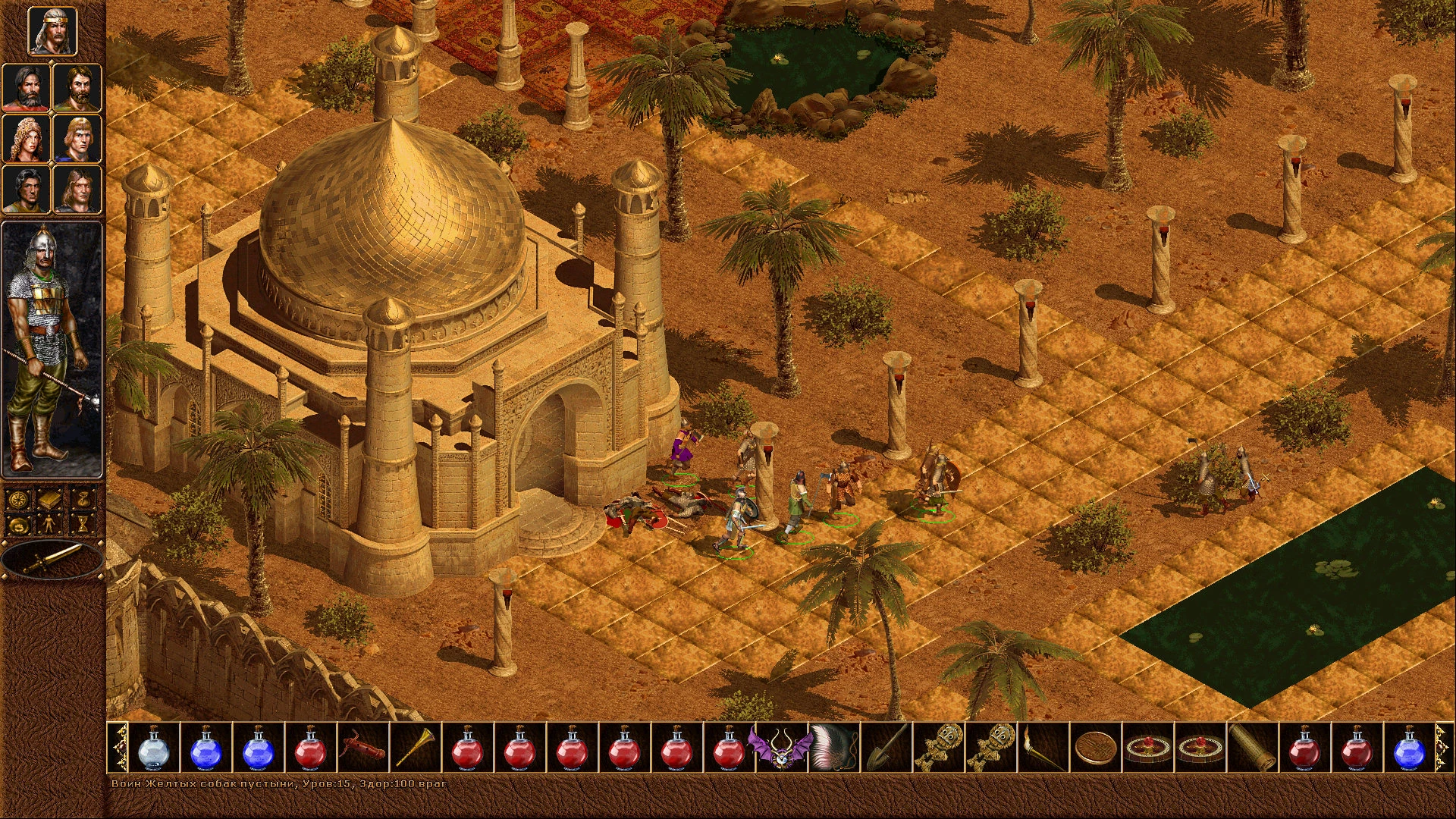The width and height of the screenshot is (1456, 819).
Task: Select the shovel in the item bar
Action: (885, 748)
